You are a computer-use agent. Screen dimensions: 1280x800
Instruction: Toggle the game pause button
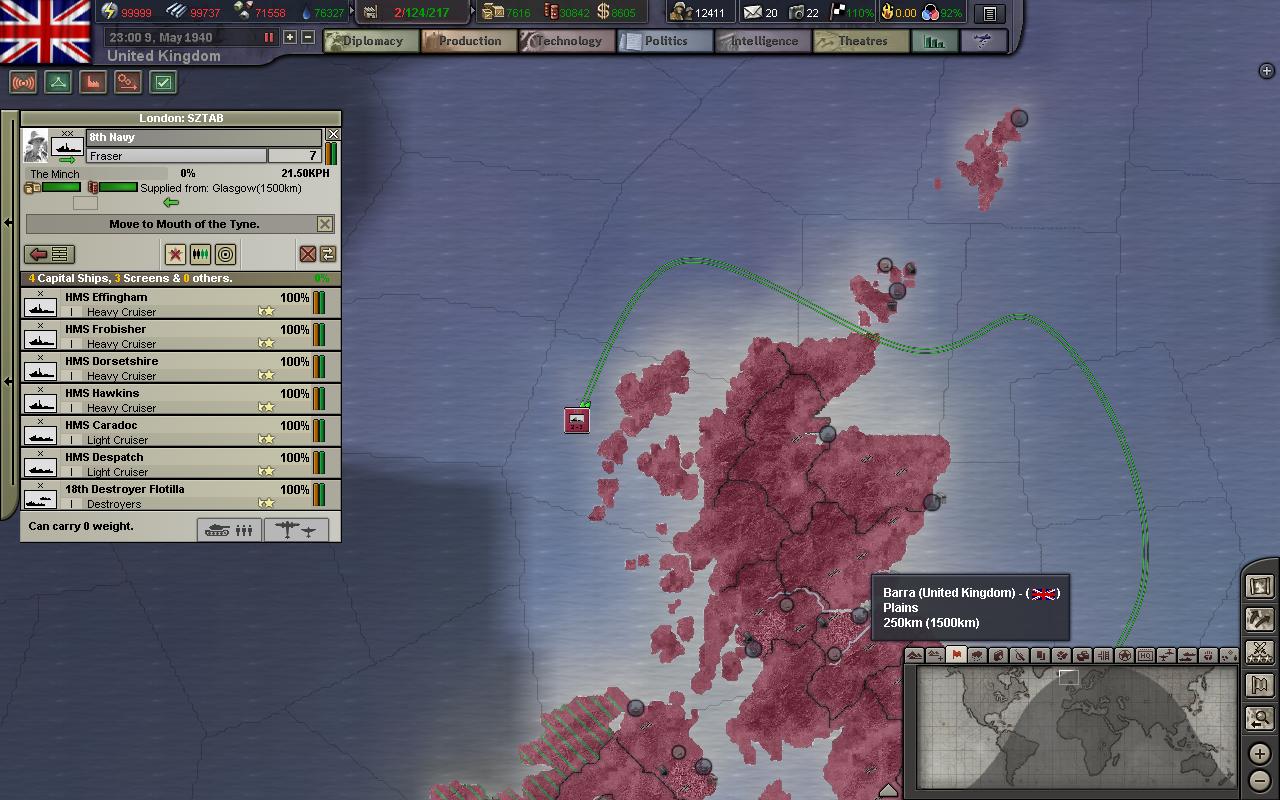click(x=268, y=37)
